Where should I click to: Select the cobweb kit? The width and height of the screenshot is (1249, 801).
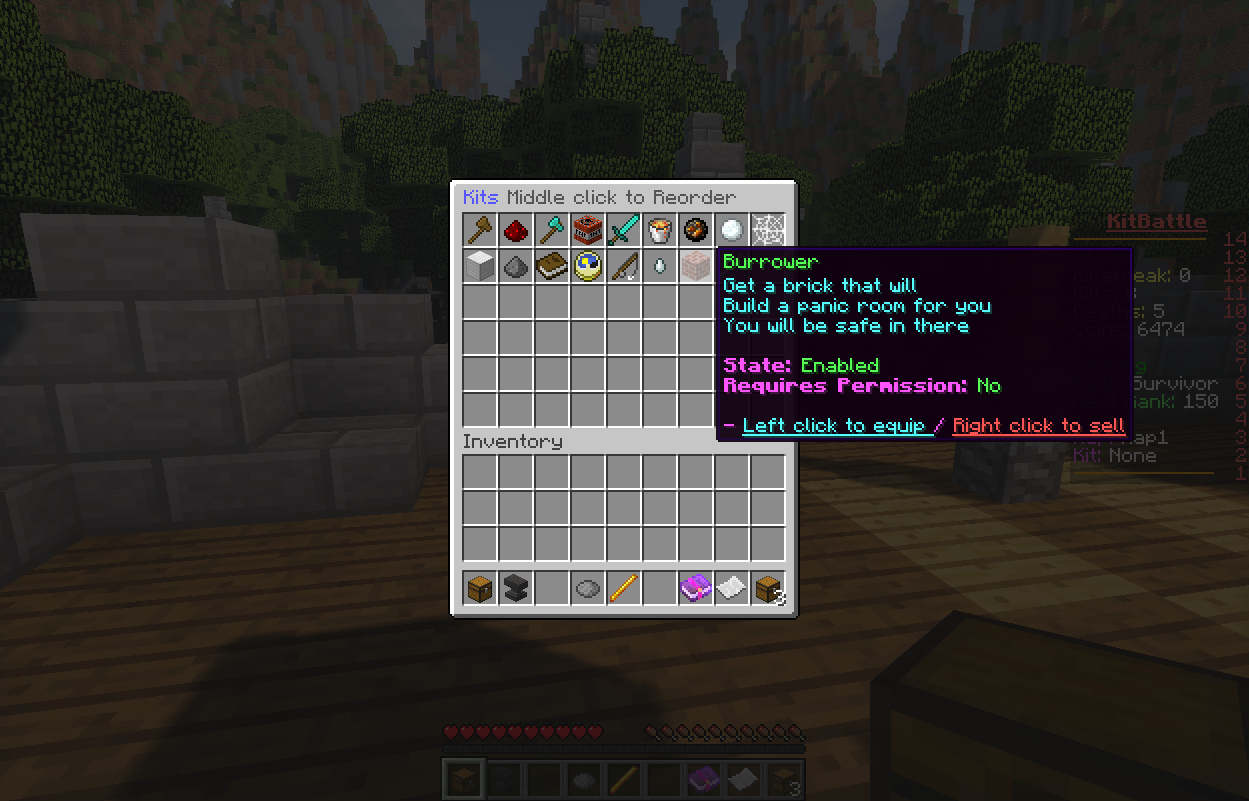click(768, 230)
